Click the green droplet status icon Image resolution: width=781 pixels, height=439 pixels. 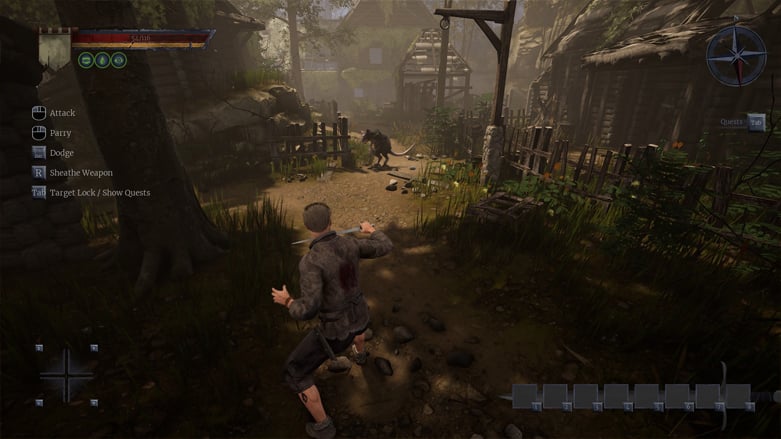[103, 60]
